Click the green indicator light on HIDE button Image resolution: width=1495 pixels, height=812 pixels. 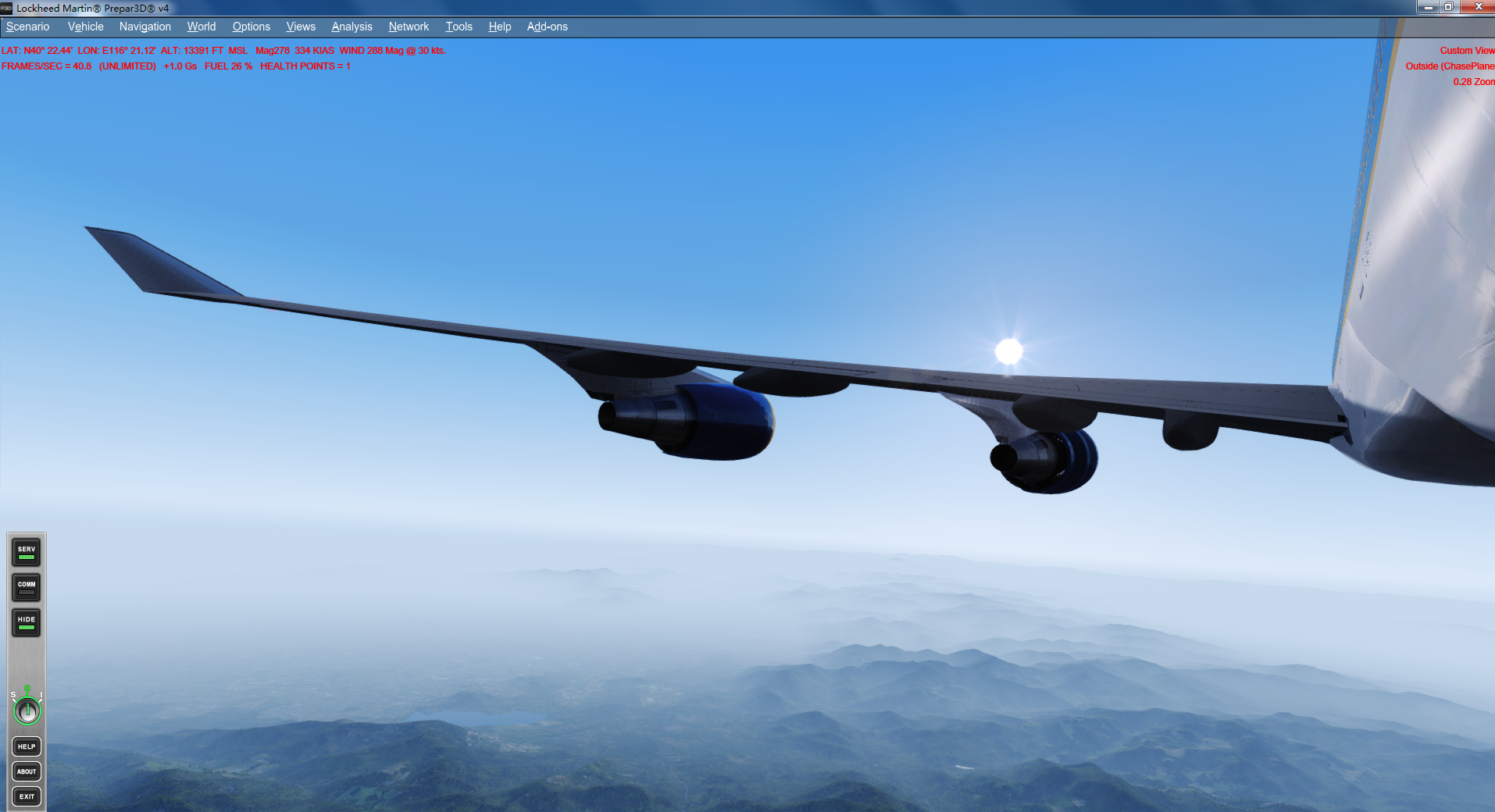pyautogui.click(x=27, y=627)
